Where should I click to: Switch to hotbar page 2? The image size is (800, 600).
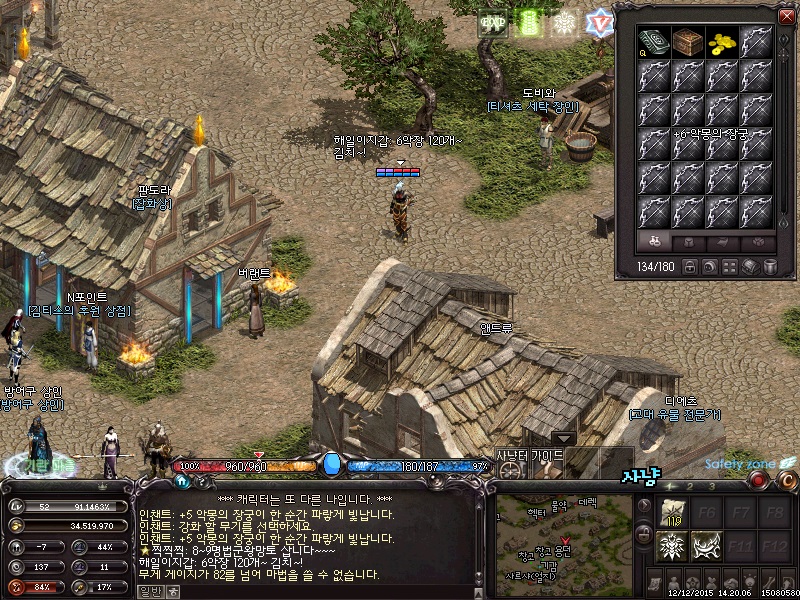pyautogui.click(x=691, y=487)
